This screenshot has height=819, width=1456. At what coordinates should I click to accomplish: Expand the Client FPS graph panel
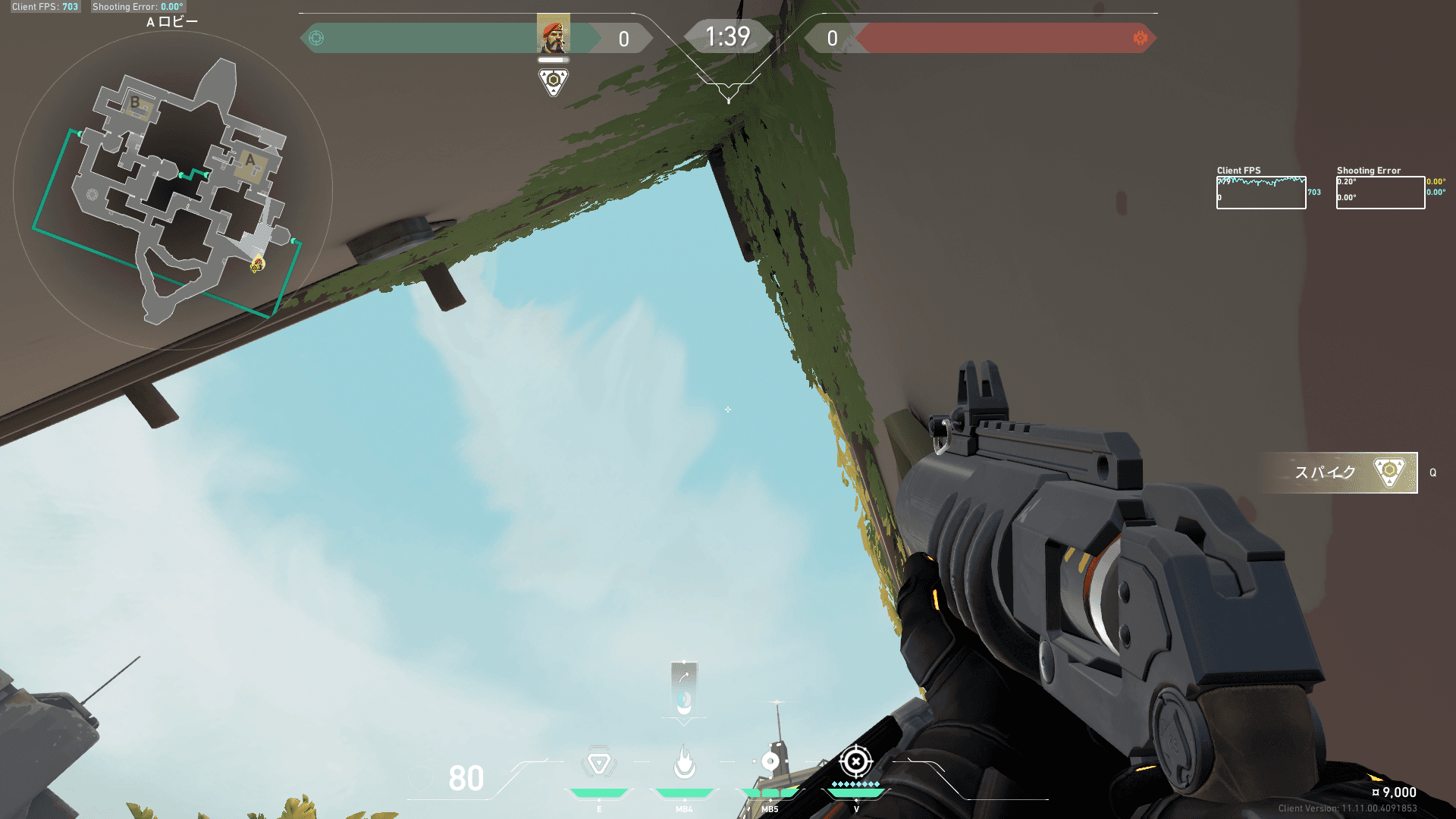[1260, 190]
